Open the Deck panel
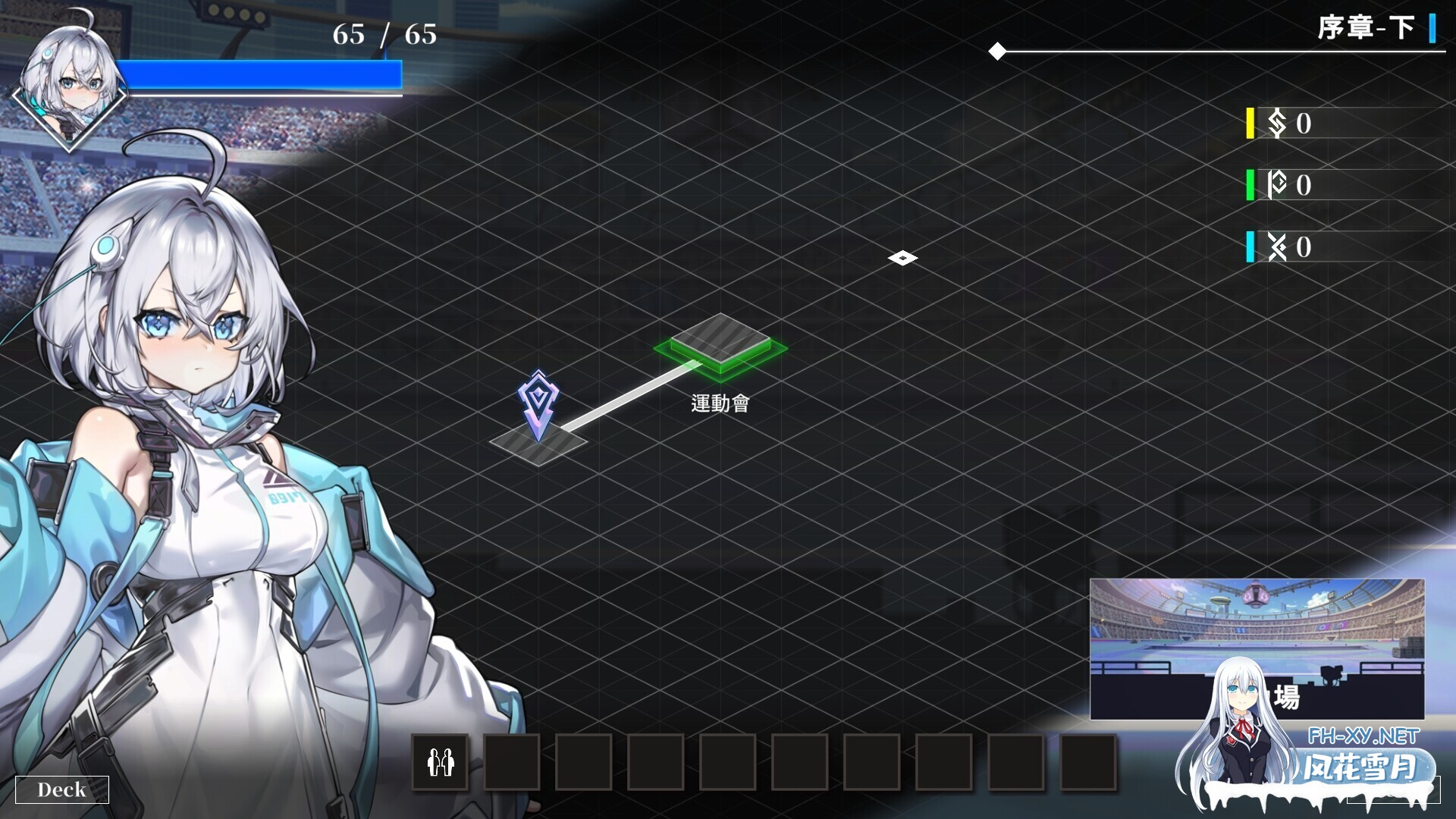This screenshot has height=819, width=1456. tap(62, 789)
